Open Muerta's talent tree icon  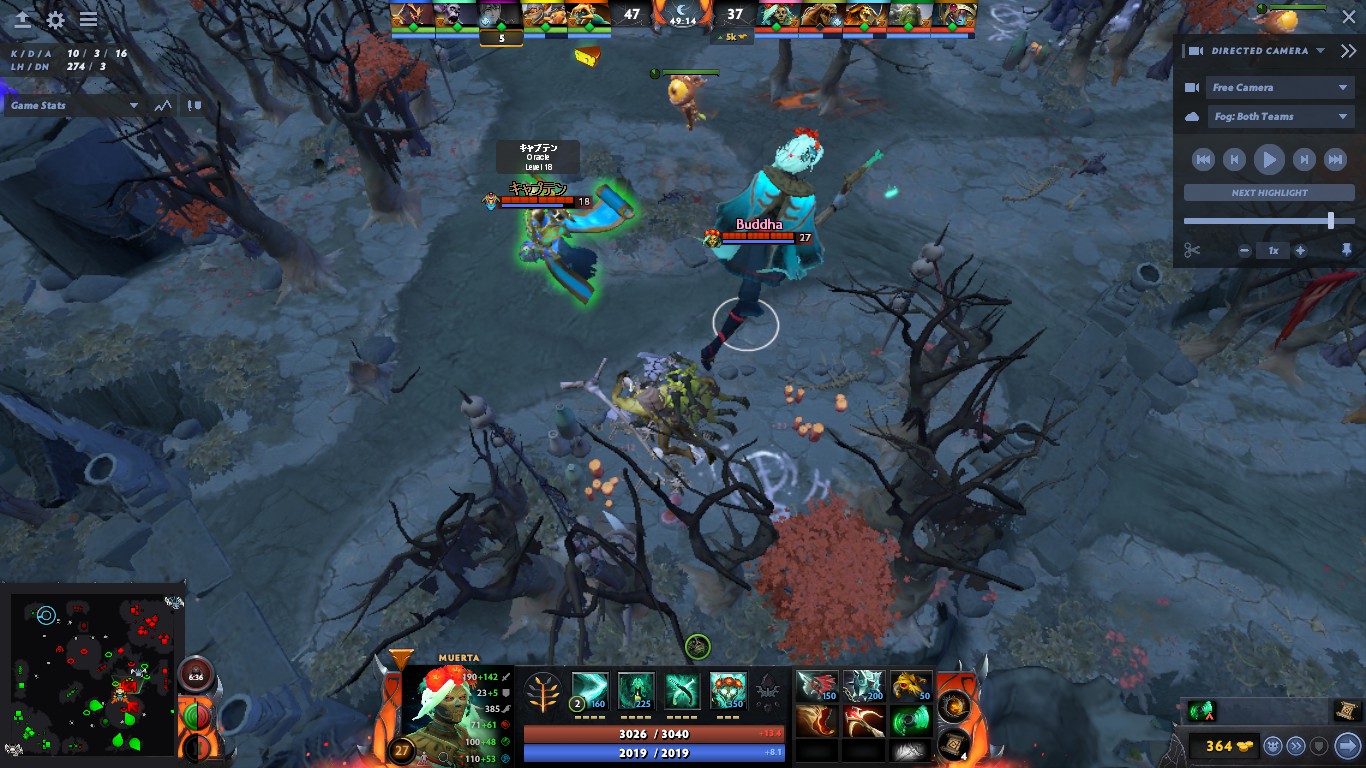(544, 690)
